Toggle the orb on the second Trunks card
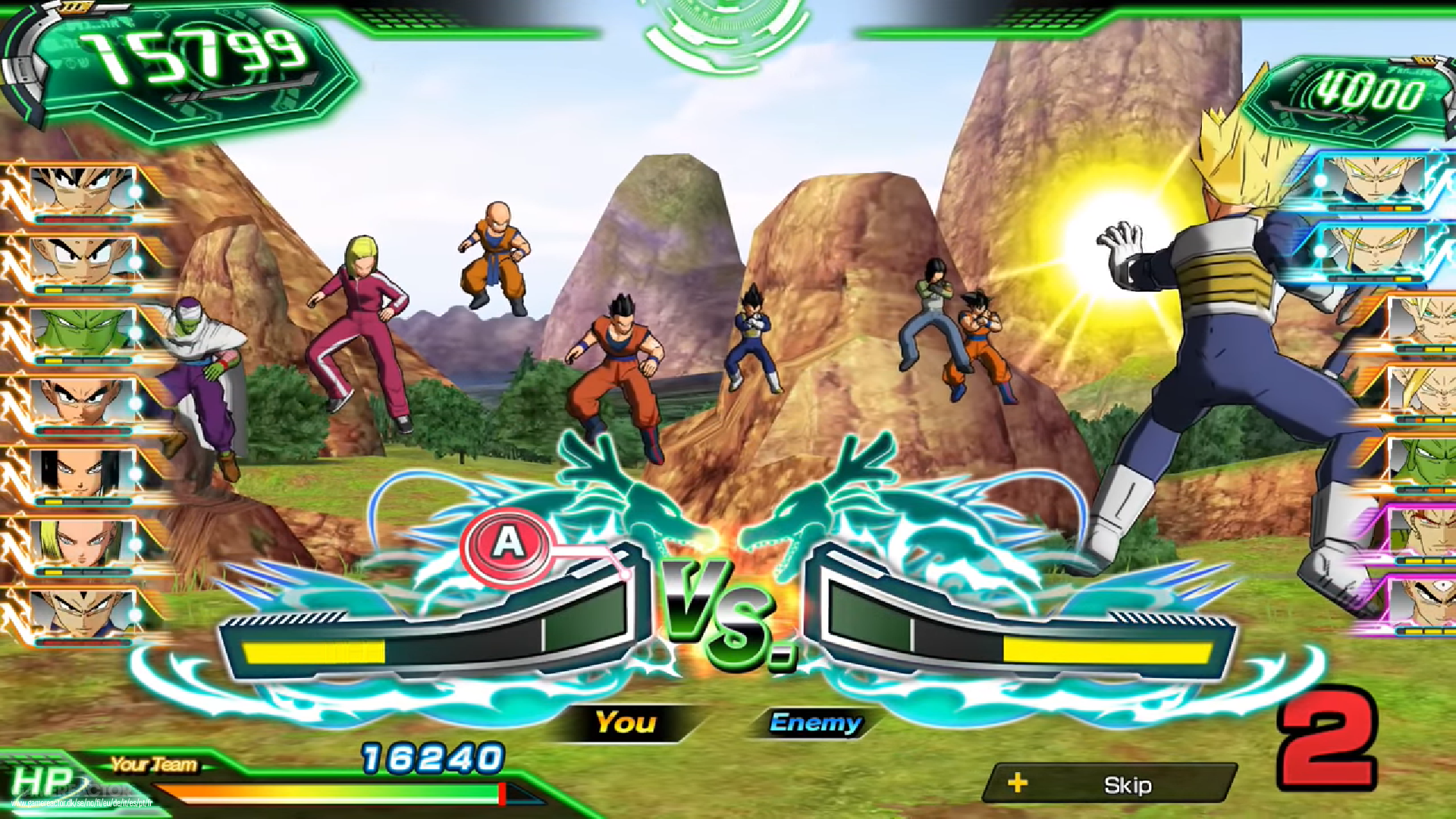Viewport: 1456px width, 819px height. tap(1321, 252)
